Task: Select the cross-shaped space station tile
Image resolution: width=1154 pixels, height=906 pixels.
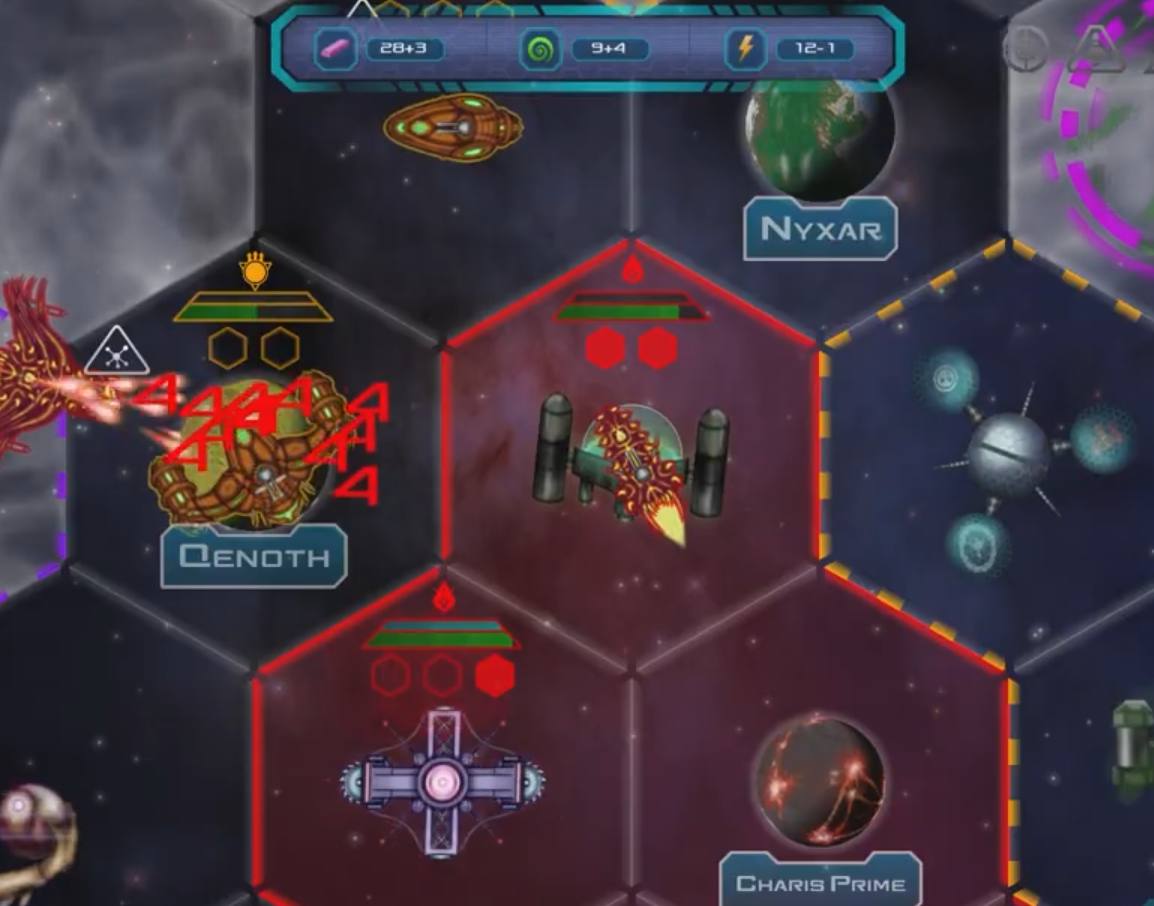Action: tap(442, 780)
